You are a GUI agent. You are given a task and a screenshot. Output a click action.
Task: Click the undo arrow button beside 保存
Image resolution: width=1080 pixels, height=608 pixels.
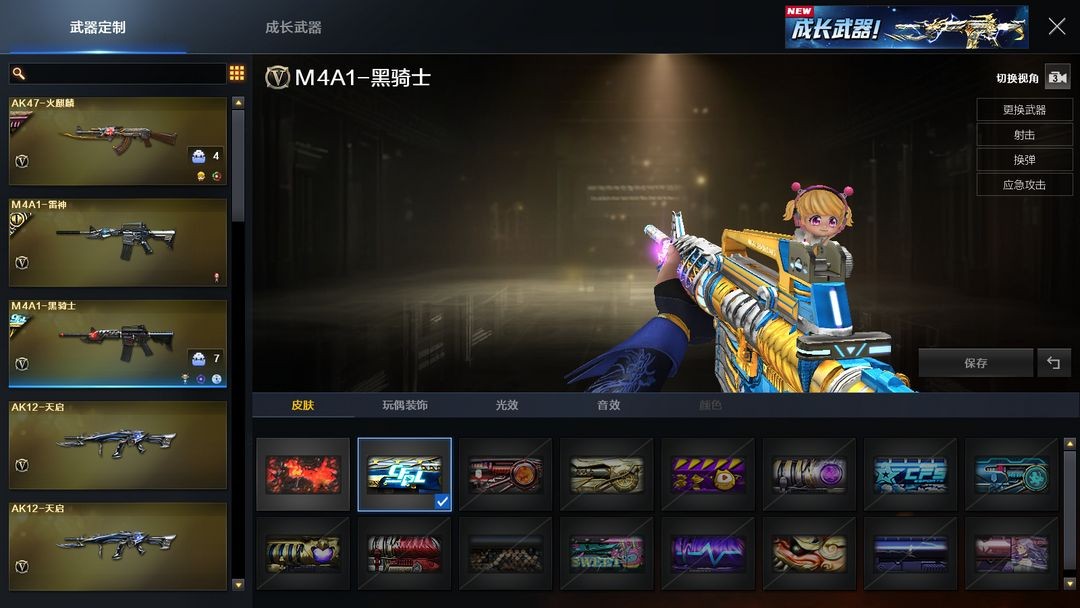[x=1053, y=363]
